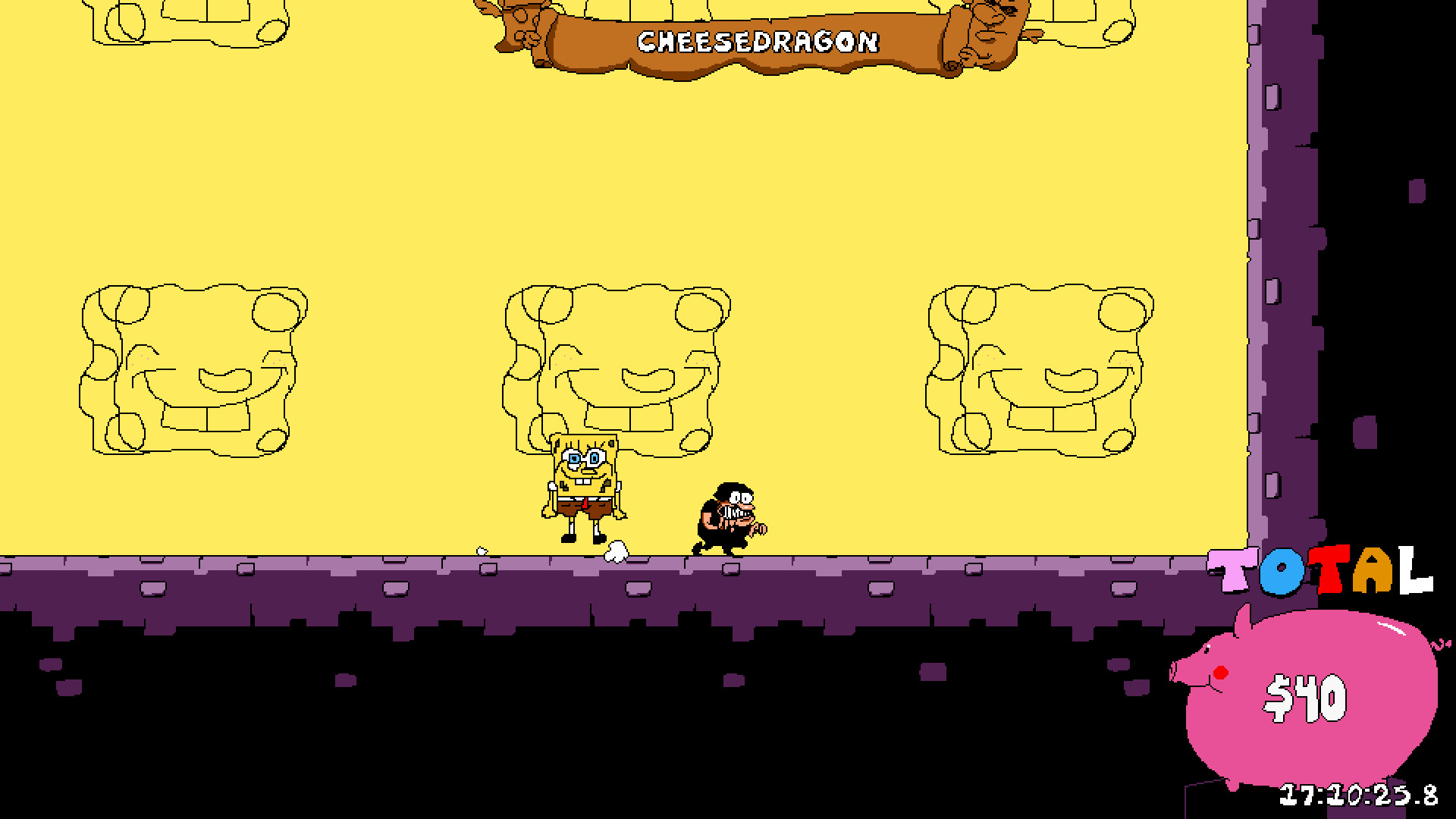
Task: Click the rightmost smiling cheese face decoration
Action: coord(1039,372)
